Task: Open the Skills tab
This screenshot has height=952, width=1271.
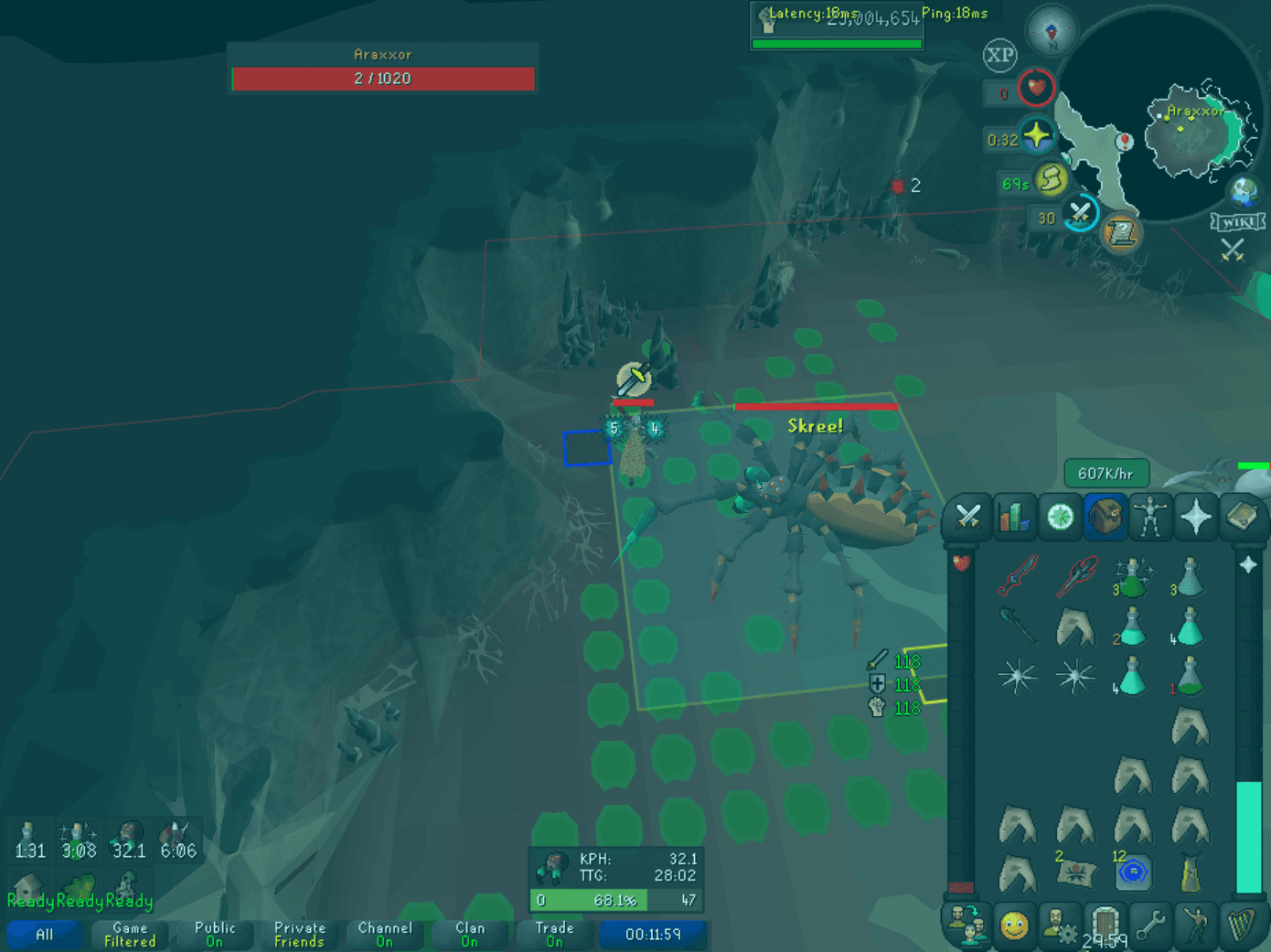Action: tap(1015, 518)
